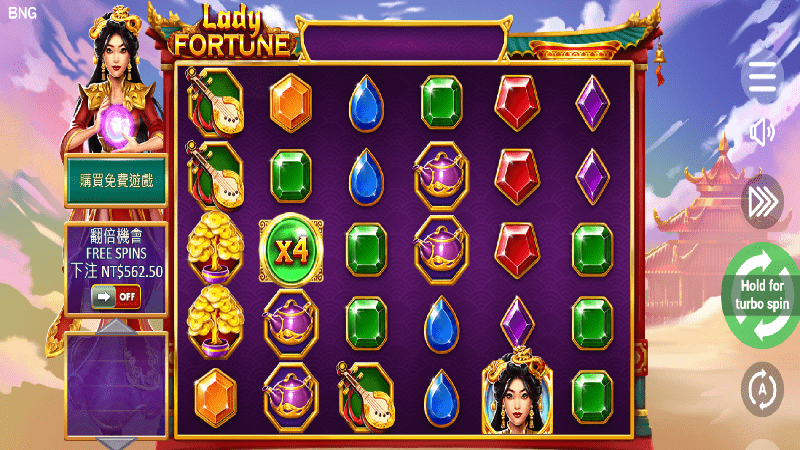Open the hamburger menu
800x450 pixels.
(763, 75)
